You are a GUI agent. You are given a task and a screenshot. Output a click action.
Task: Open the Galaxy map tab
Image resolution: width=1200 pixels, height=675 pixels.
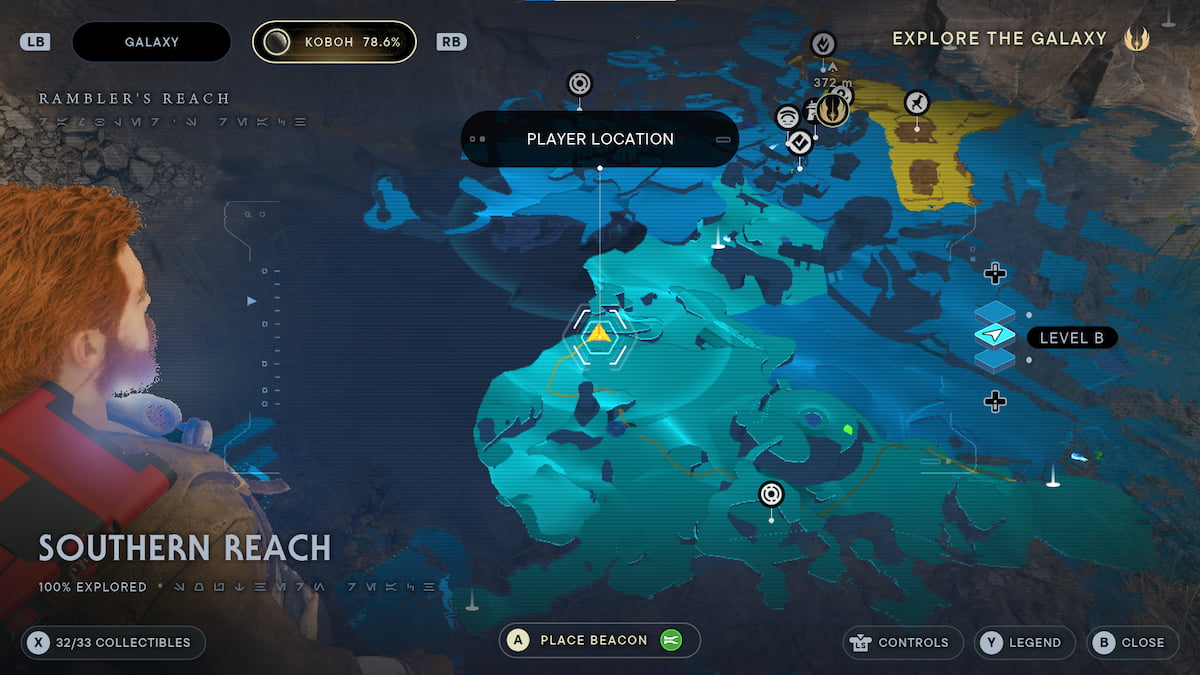coord(152,42)
